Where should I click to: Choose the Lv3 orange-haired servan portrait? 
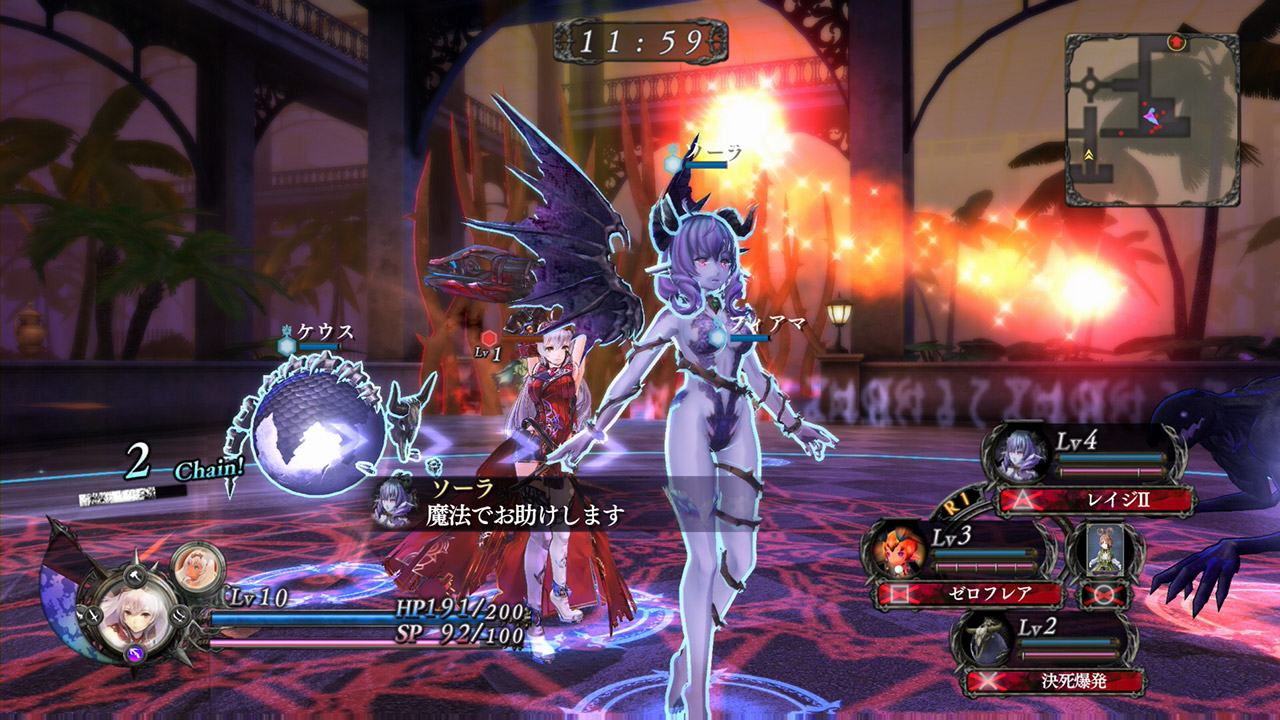click(897, 550)
